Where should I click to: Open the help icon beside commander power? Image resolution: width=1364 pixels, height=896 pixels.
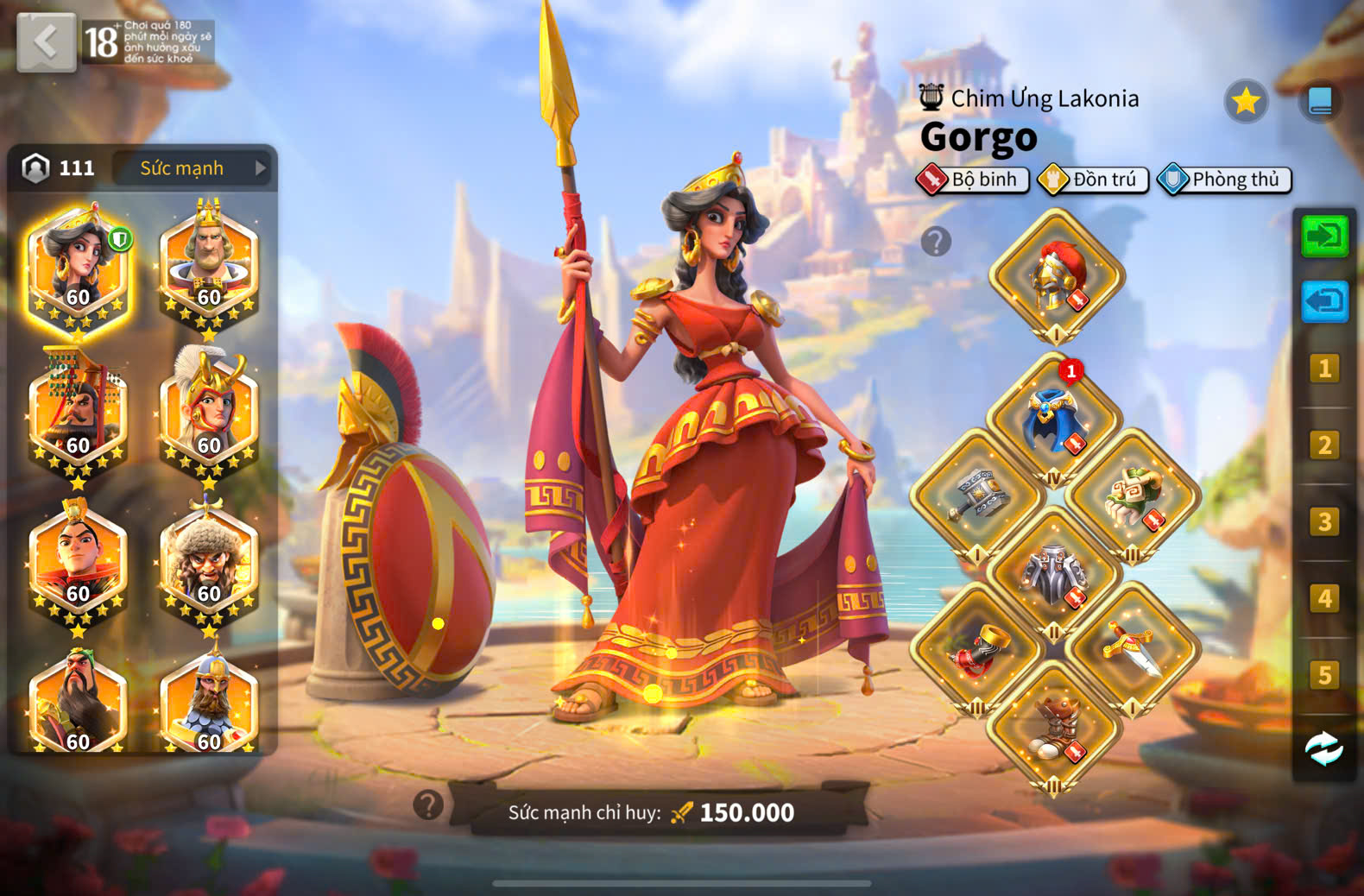click(428, 805)
